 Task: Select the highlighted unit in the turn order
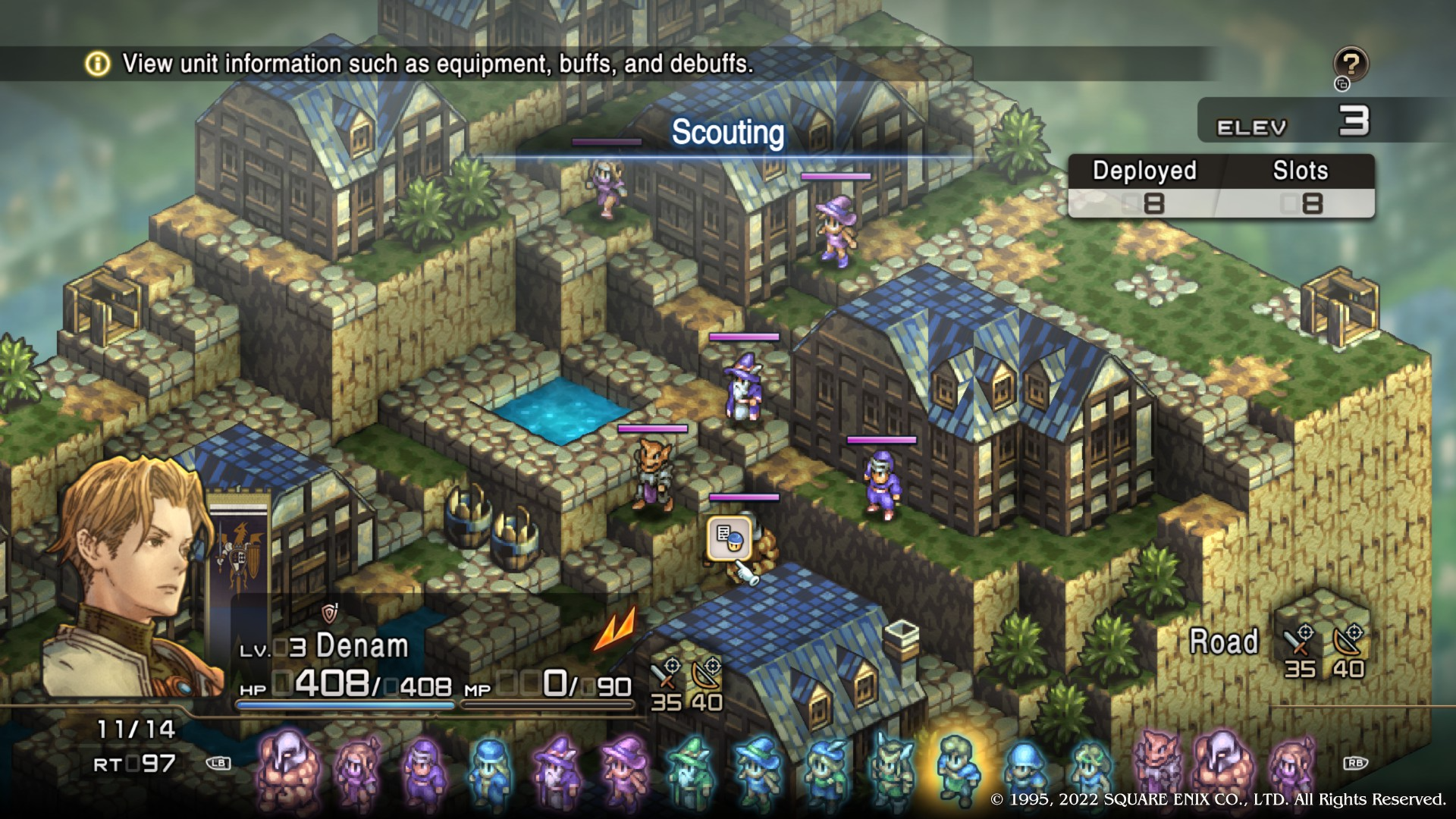pyautogui.click(x=959, y=767)
